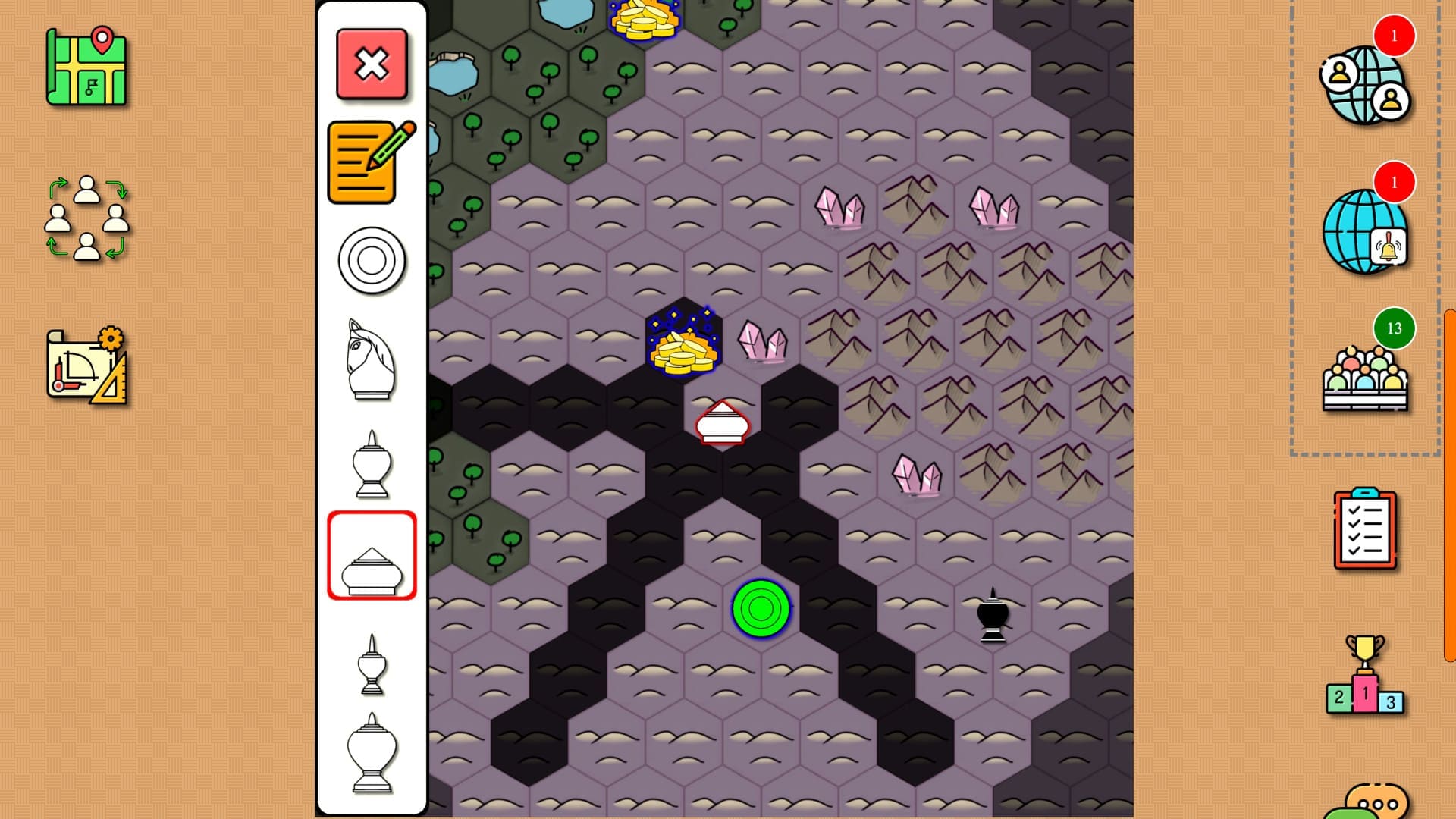Open the player trading panel

click(x=86, y=220)
